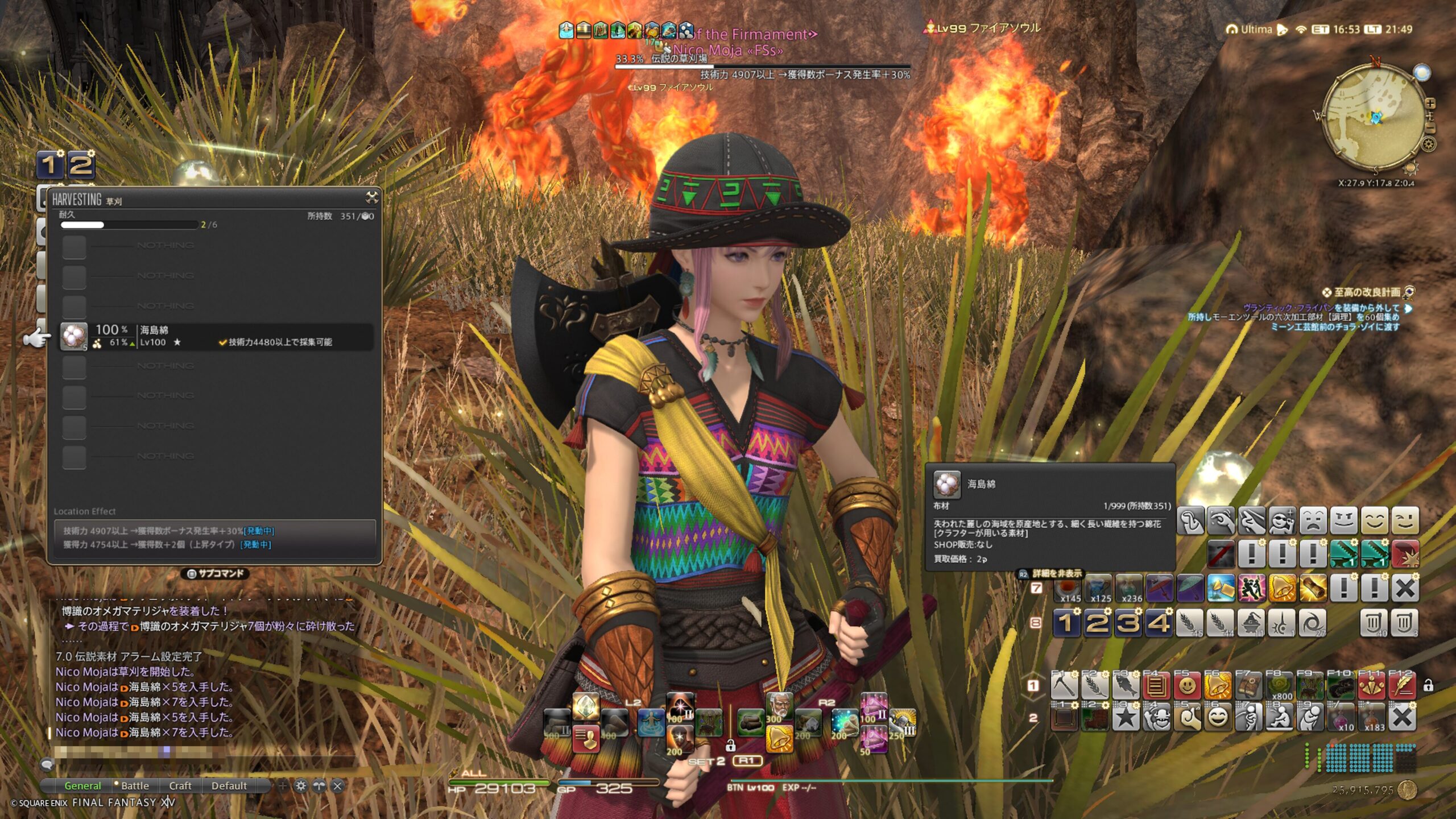Screen dimensions: 1456x819
Task: Open the chat log gear settings
Action: coord(301,786)
